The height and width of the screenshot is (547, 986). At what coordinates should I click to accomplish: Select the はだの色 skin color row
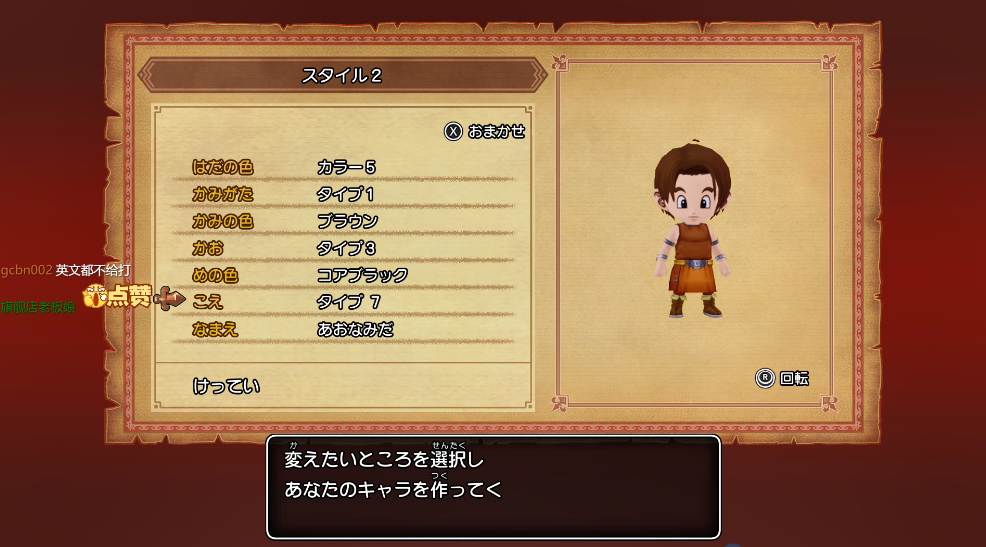tap(223, 167)
